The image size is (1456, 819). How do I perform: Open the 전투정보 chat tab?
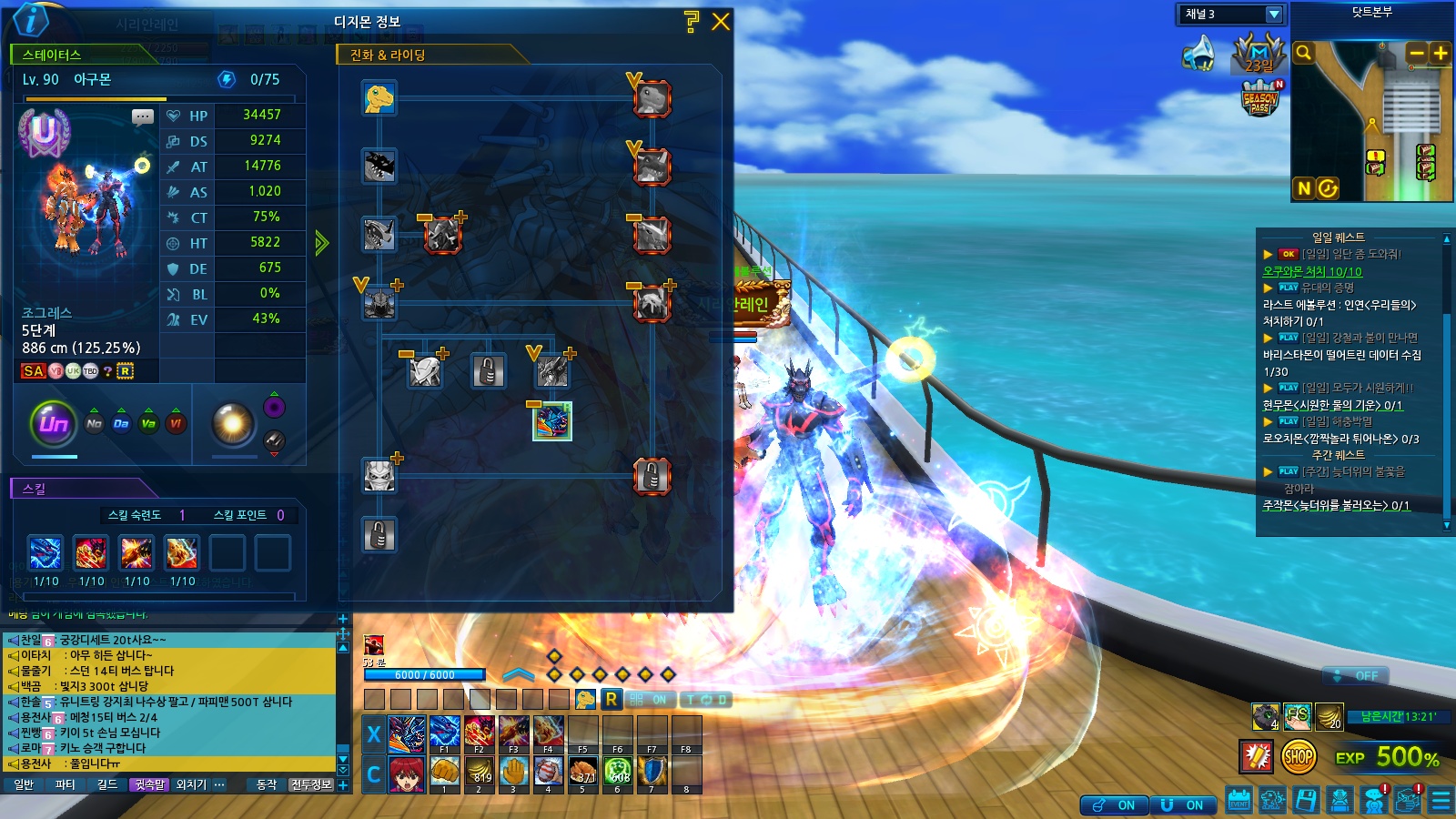pyautogui.click(x=311, y=784)
